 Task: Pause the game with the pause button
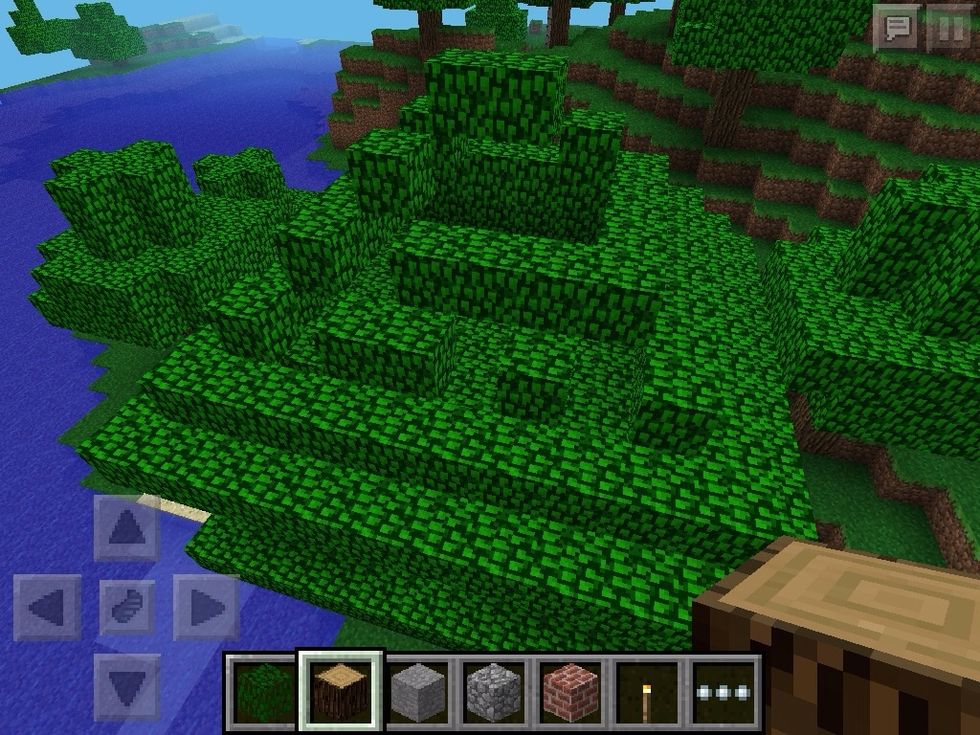coord(946,28)
